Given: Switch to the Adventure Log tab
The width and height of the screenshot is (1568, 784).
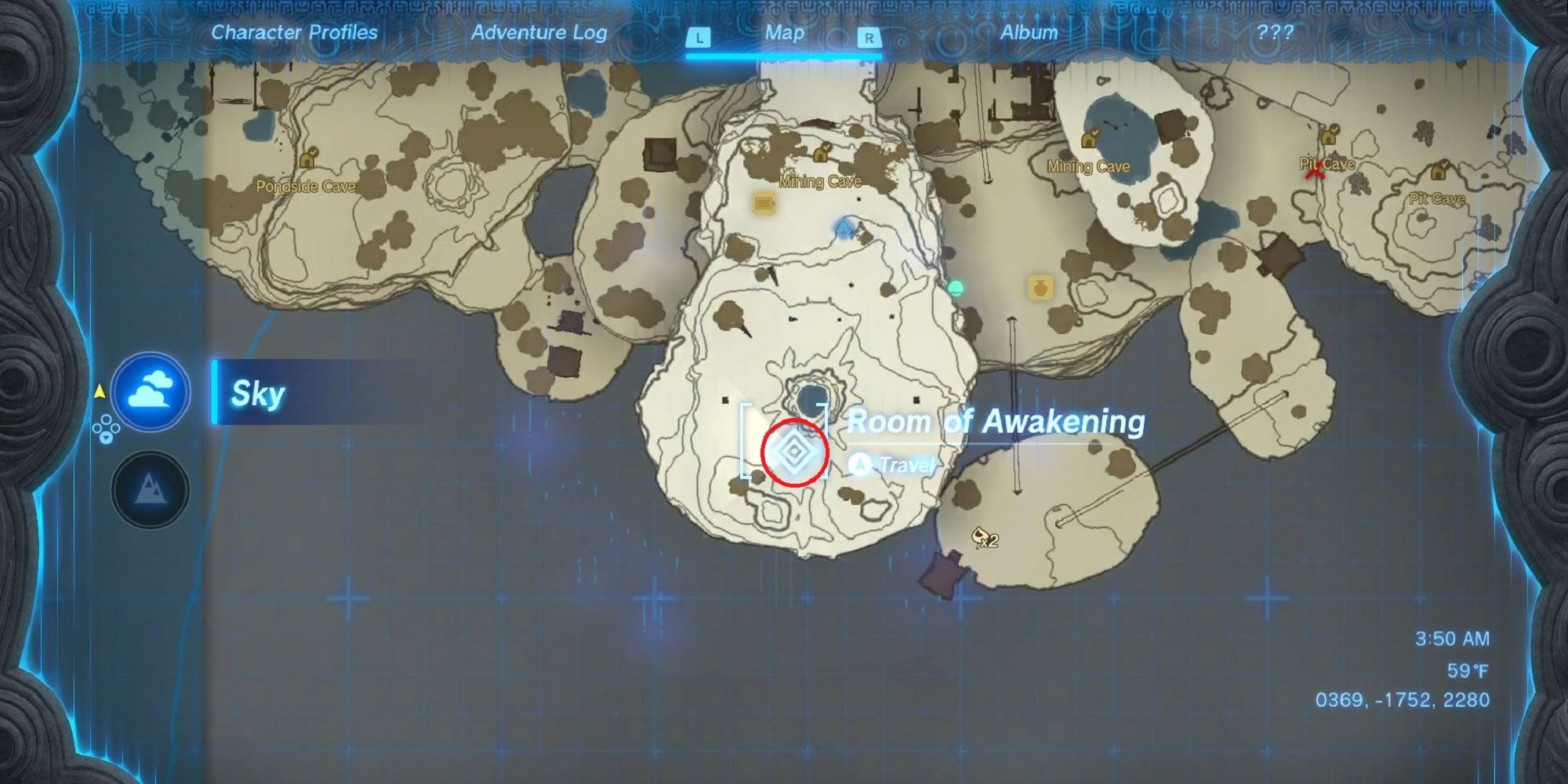Looking at the screenshot, I should (539, 34).
